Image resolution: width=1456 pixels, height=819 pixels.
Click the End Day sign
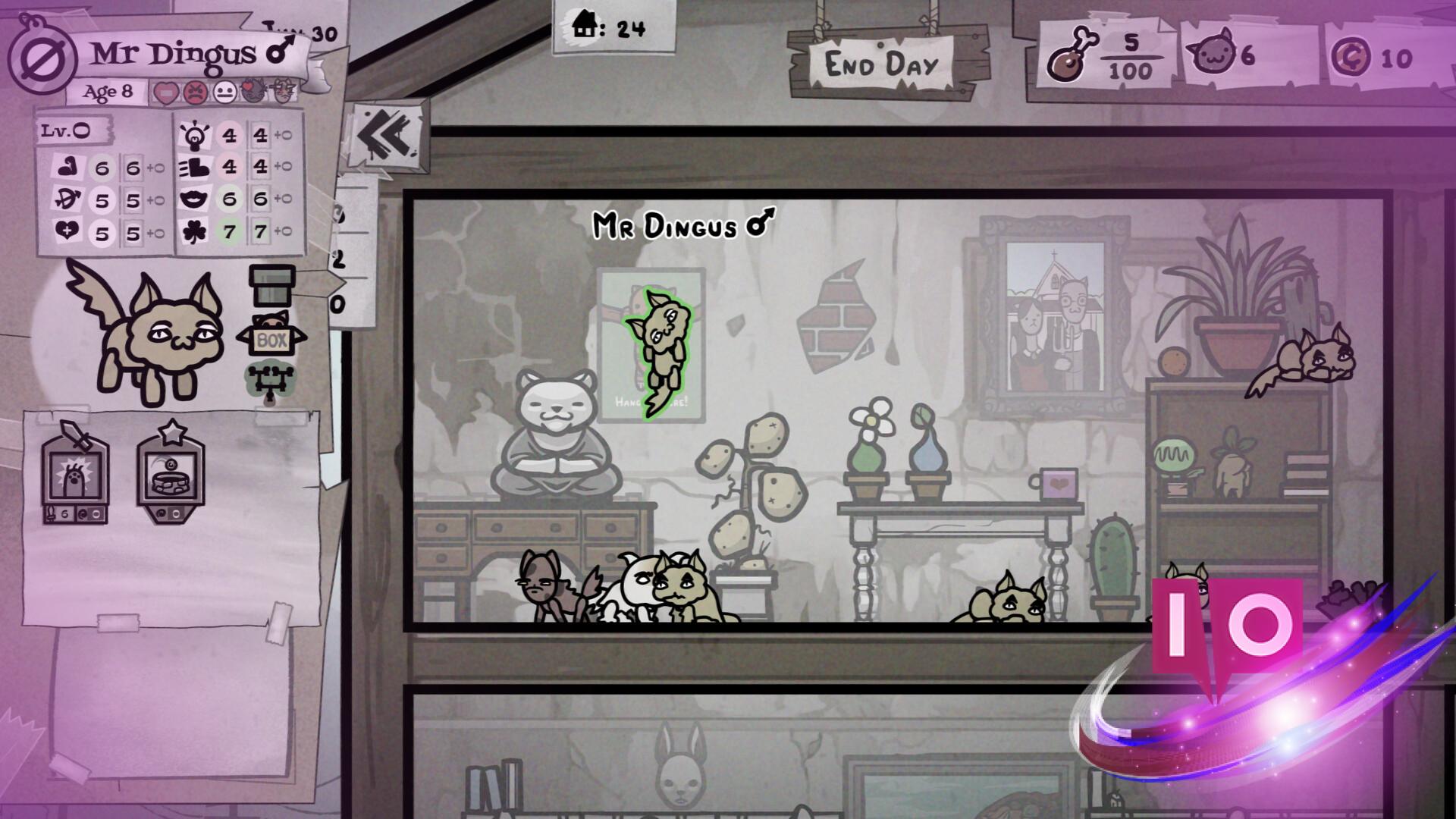click(x=881, y=64)
